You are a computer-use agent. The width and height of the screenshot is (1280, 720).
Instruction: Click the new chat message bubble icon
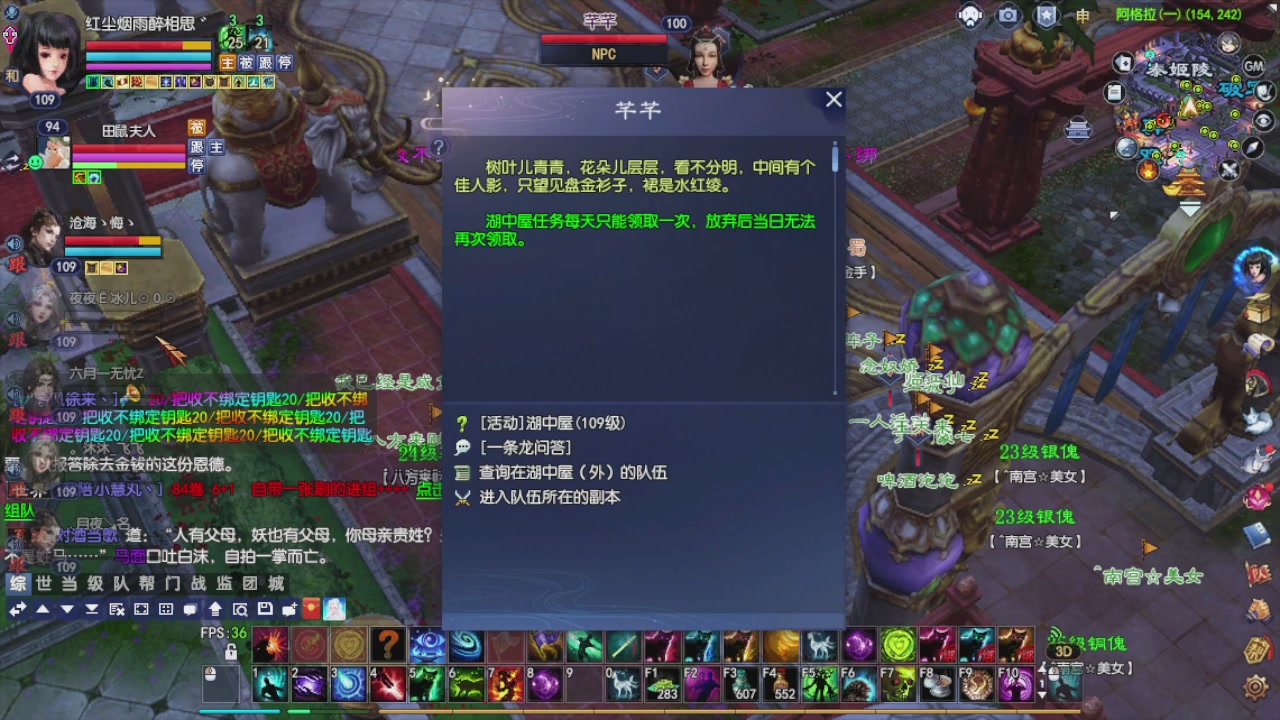click(x=288, y=609)
